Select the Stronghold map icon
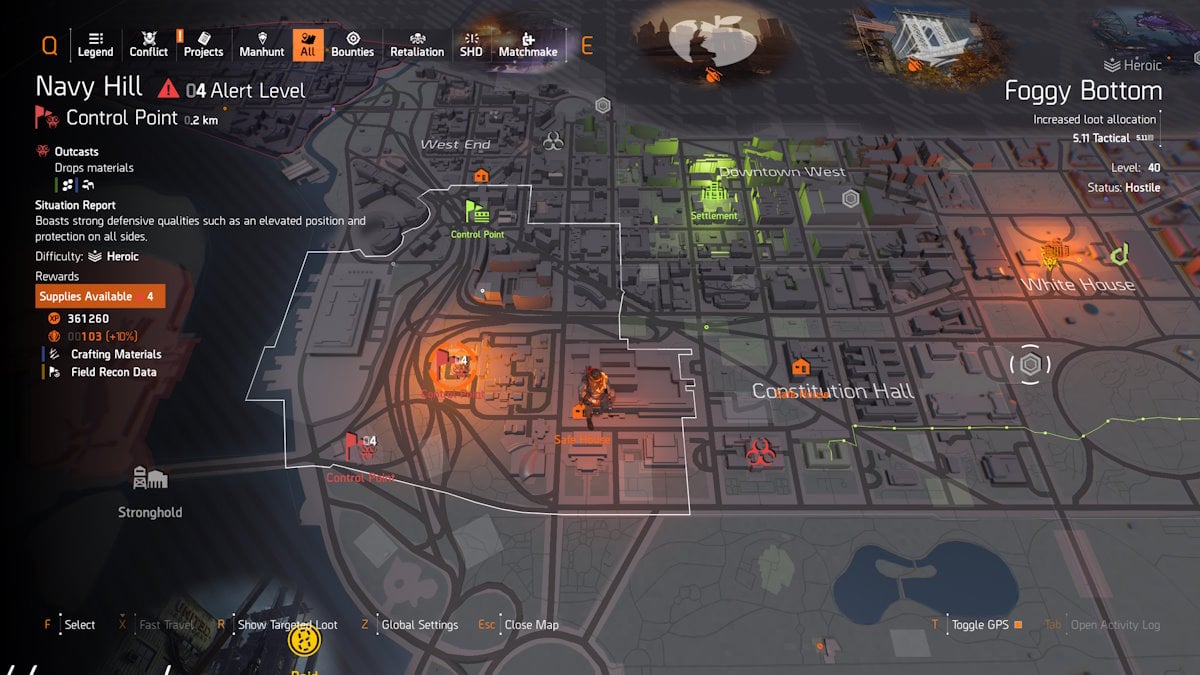Viewport: 1200px width, 675px height. point(150,480)
